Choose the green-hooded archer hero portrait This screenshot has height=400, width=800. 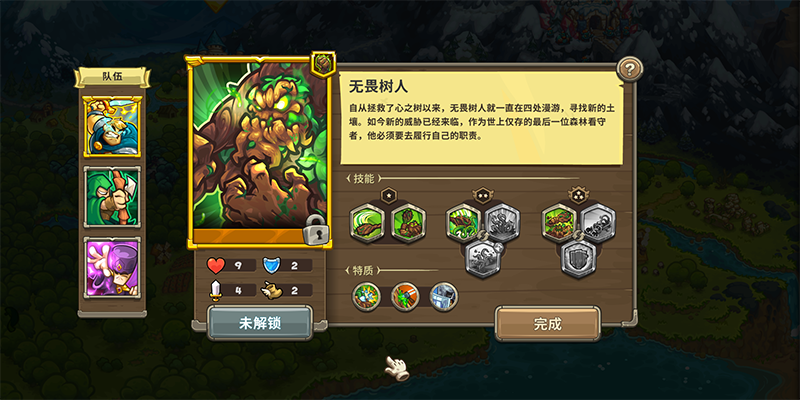[112, 196]
